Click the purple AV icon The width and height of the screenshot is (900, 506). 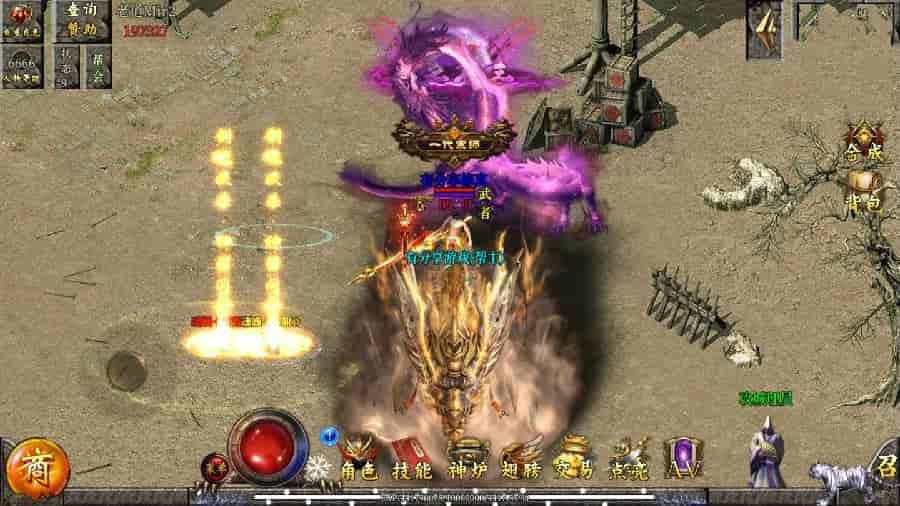coord(681,460)
